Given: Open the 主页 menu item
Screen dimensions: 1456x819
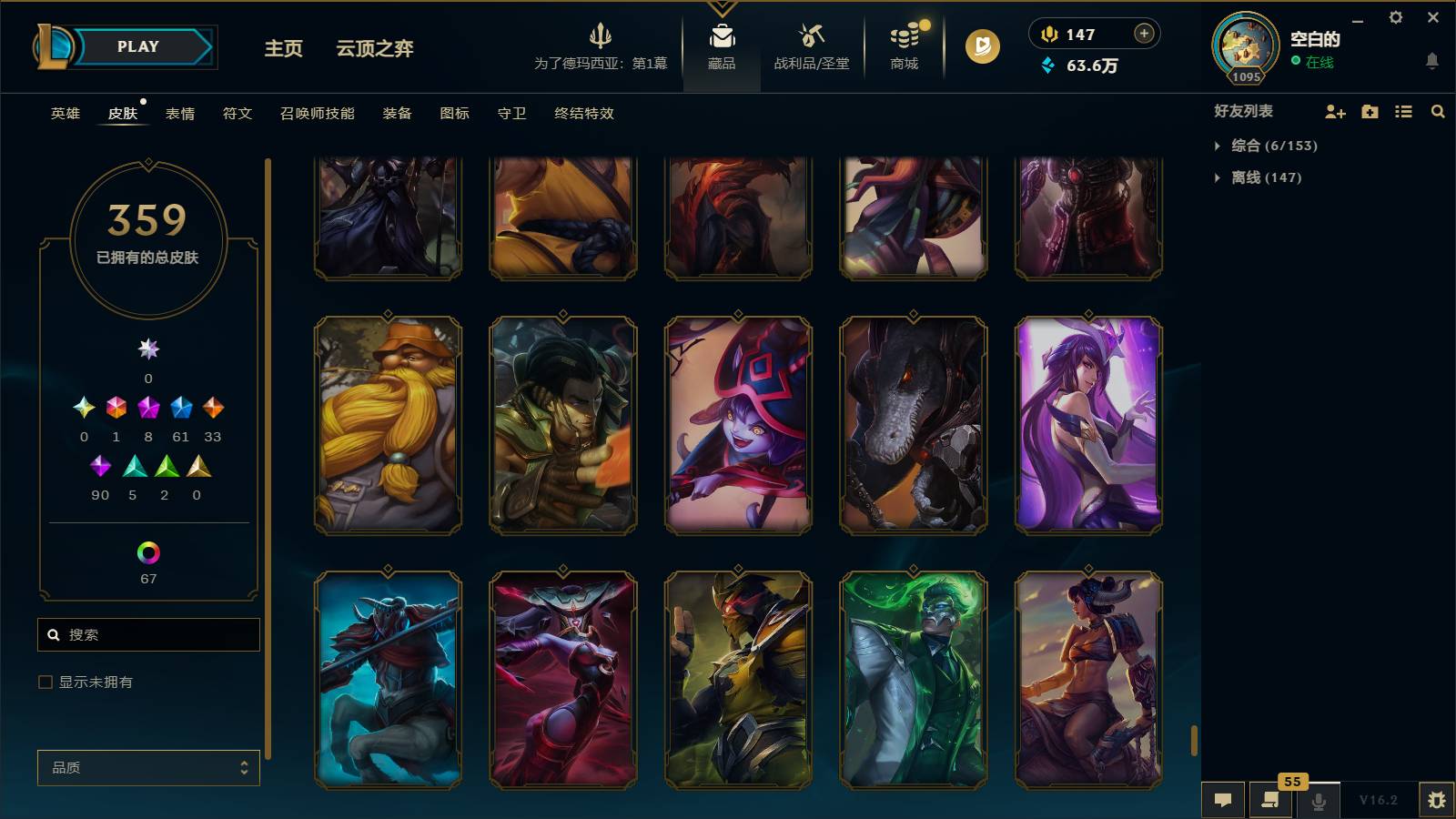Looking at the screenshot, I should point(282,49).
